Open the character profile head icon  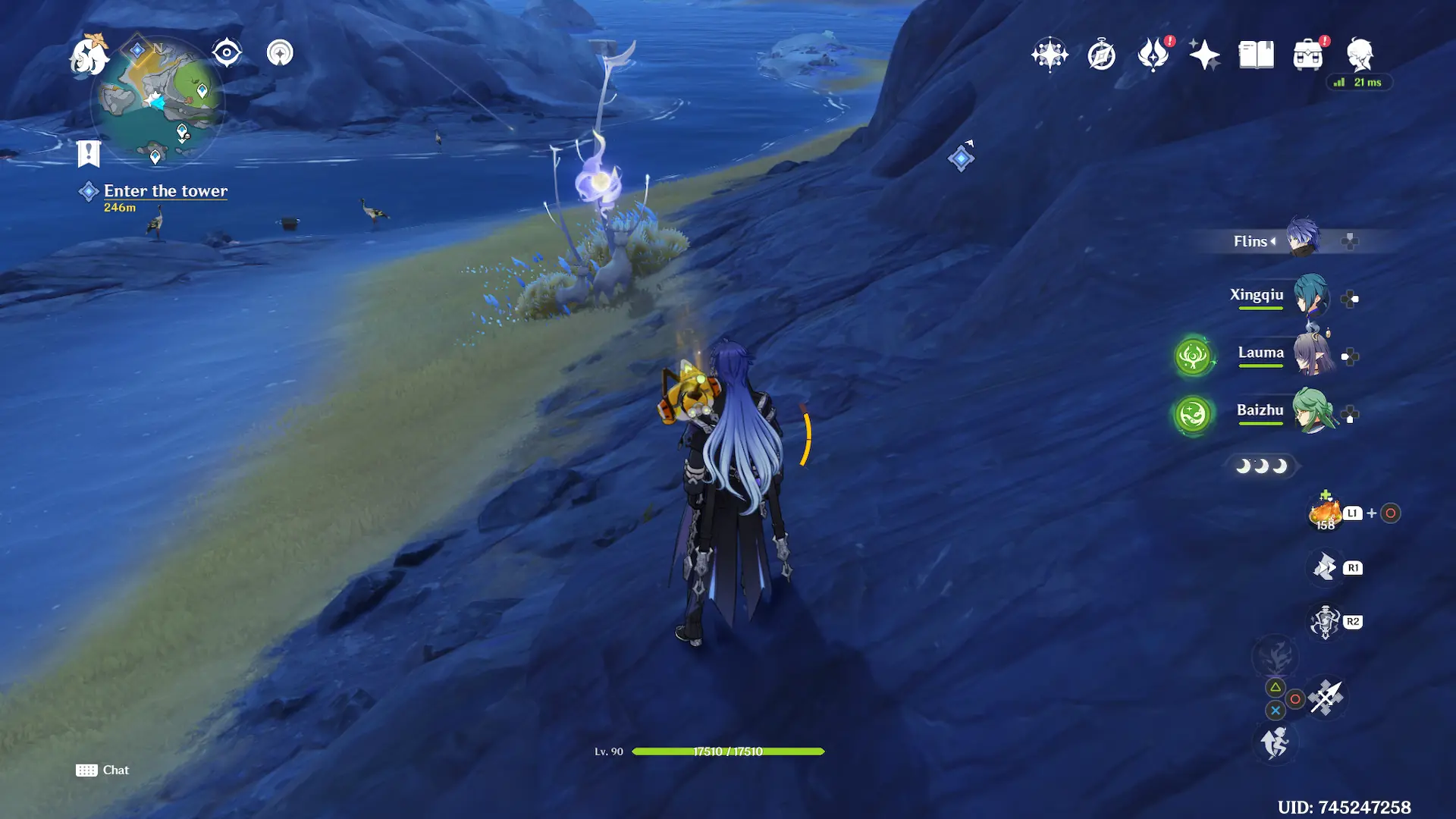click(1360, 55)
